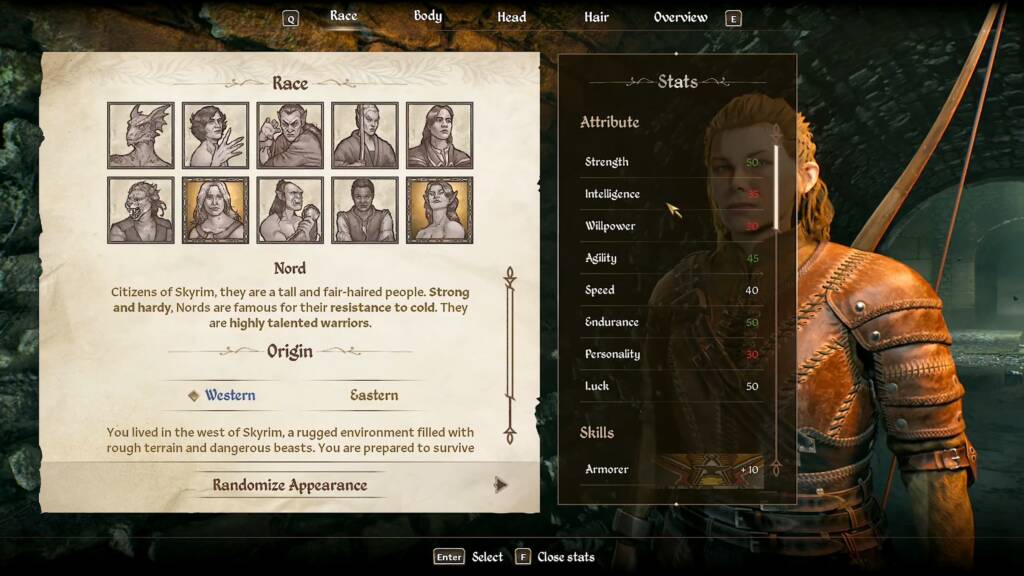Choose the Imperial race portrait
The image size is (1024, 576).
[440, 135]
